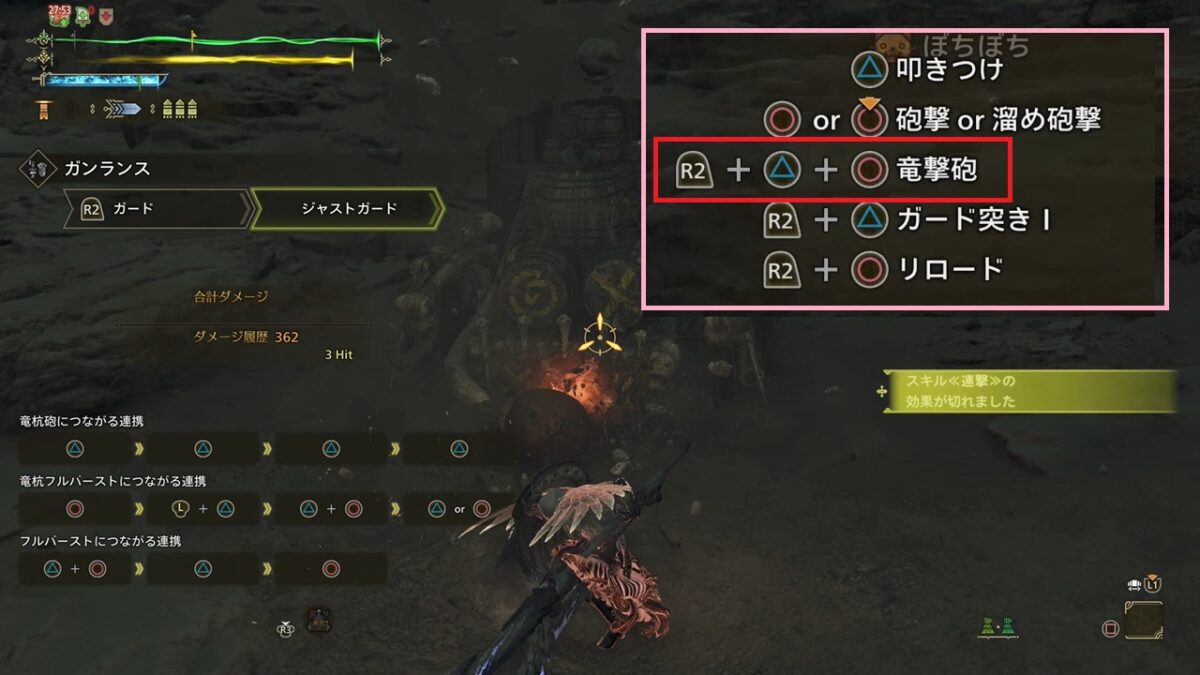Select the empty item slot frame

tap(1143, 620)
